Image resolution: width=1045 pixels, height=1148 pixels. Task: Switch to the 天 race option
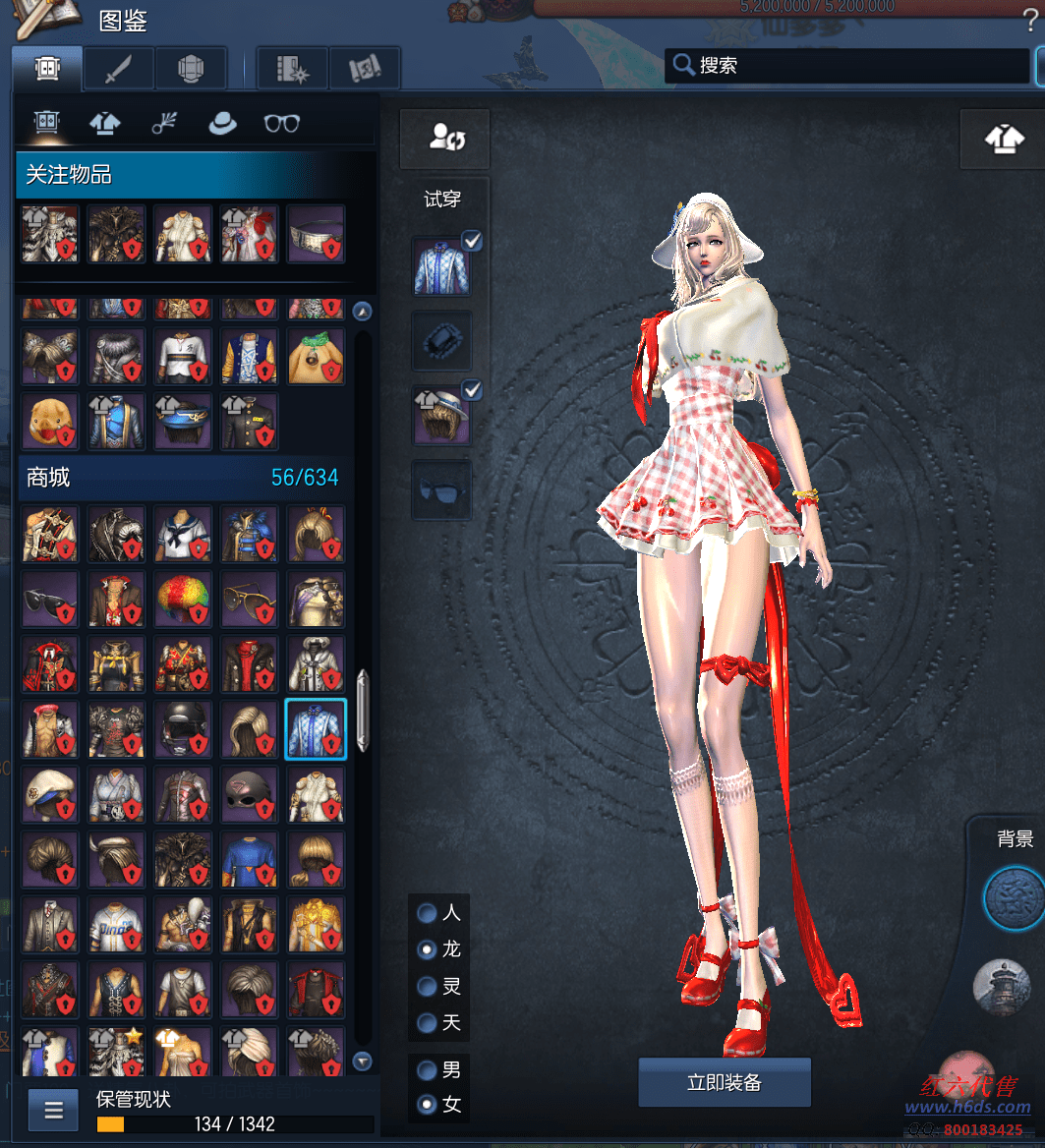428,1022
